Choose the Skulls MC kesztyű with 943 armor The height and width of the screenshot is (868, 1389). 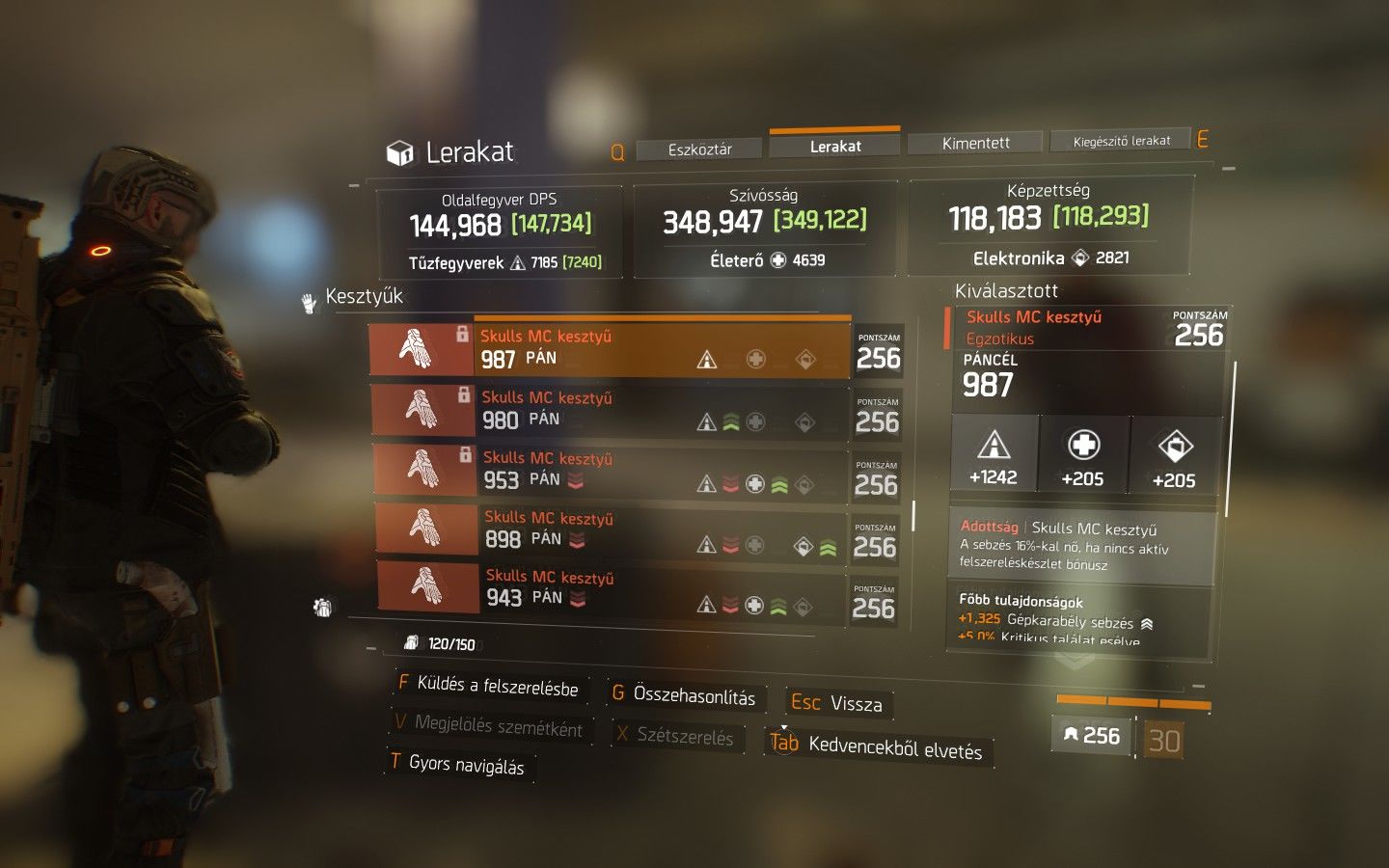pos(610,588)
